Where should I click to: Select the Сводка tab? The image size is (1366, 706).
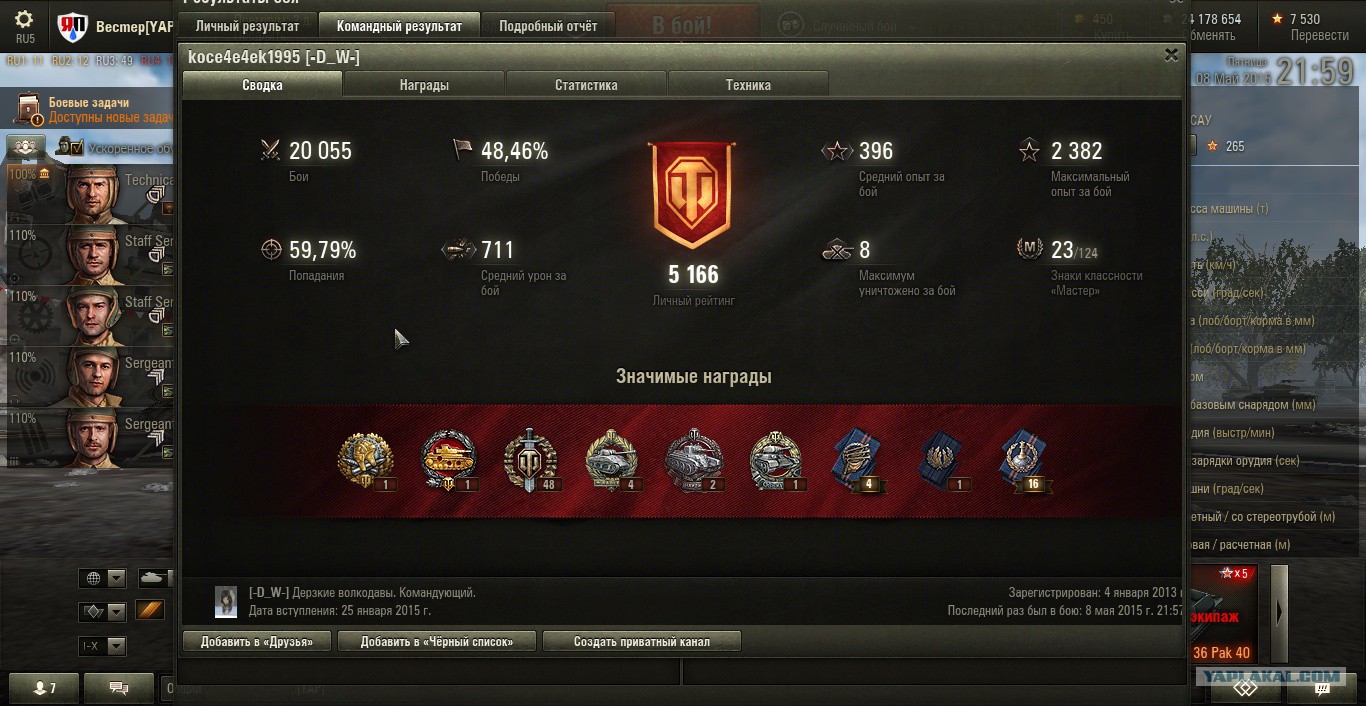[262, 85]
